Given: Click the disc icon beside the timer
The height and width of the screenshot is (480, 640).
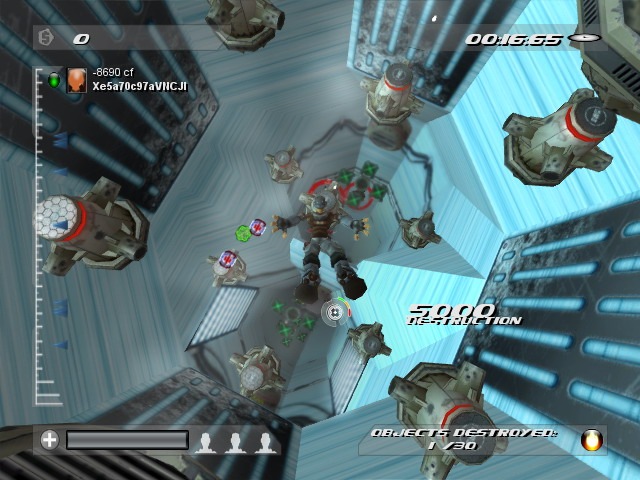Looking at the screenshot, I should [x=582, y=38].
